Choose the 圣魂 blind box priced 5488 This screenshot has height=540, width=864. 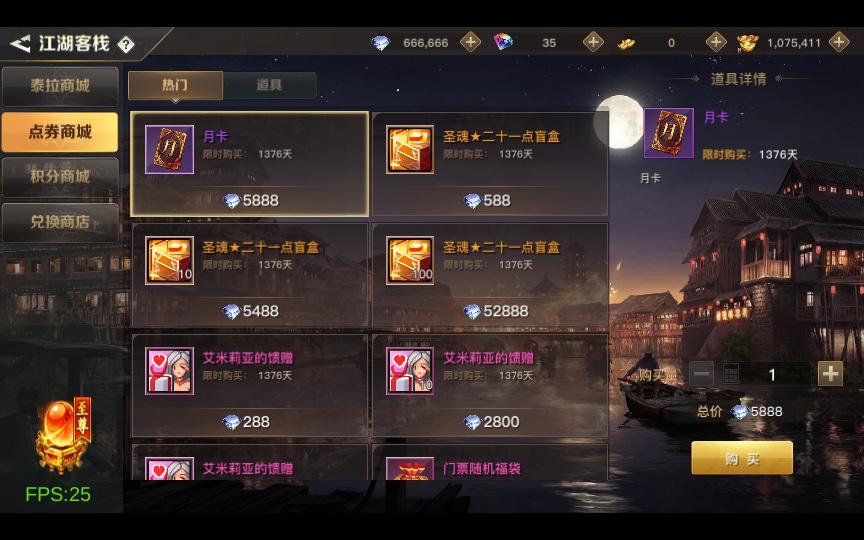pos(250,275)
